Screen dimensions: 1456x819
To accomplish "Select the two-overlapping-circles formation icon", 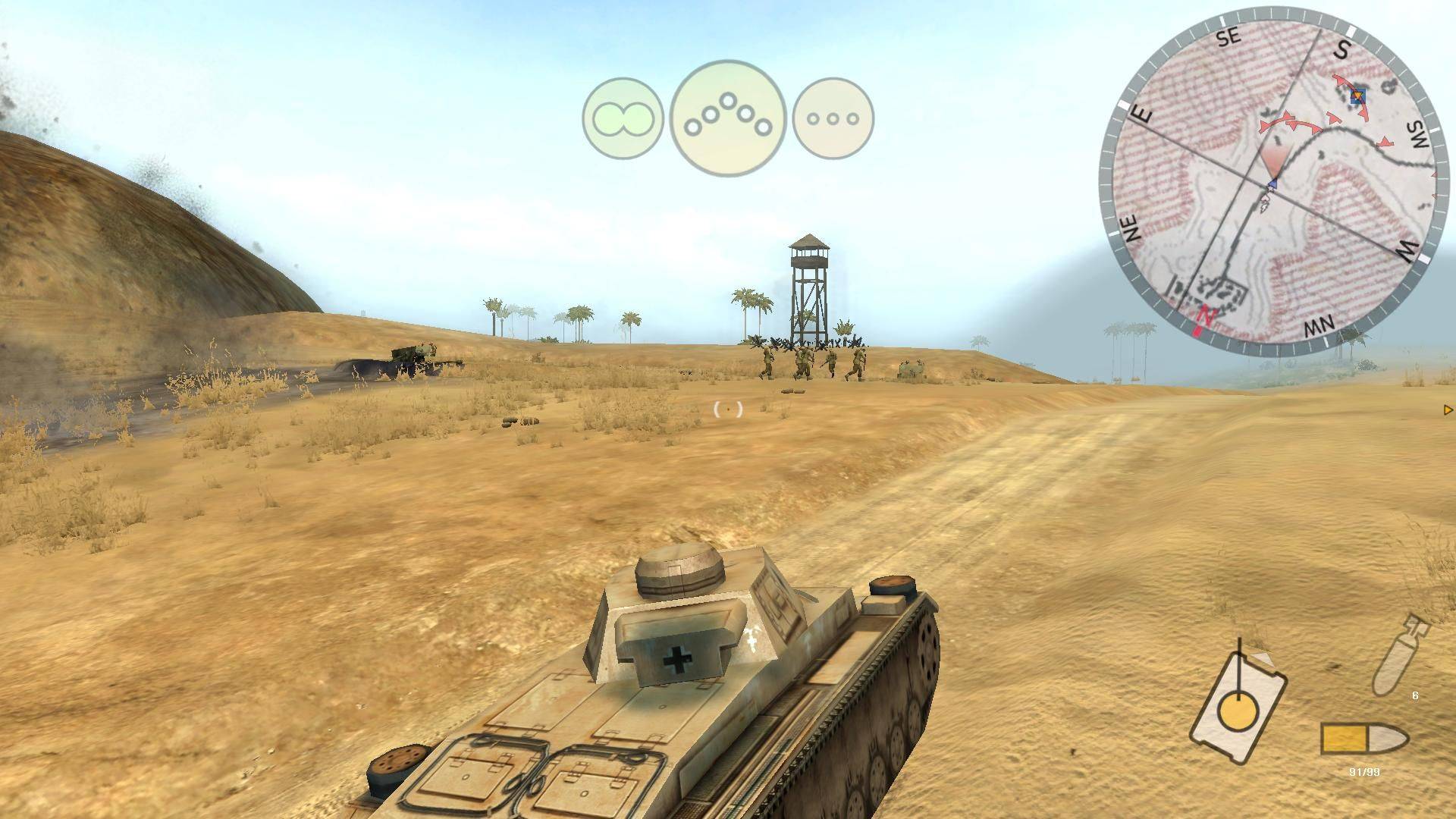I will [623, 119].
